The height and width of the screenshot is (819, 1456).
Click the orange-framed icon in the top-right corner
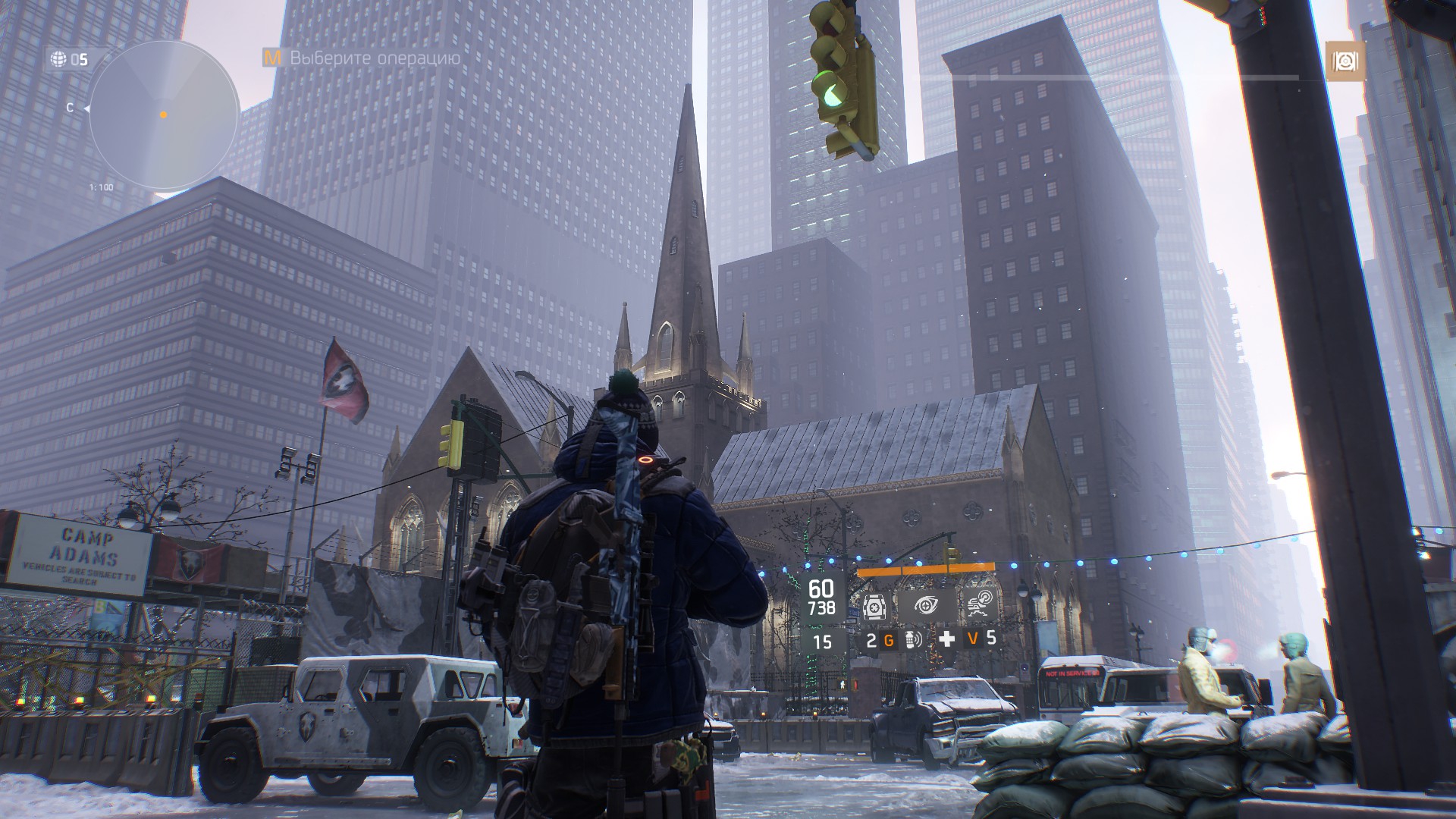1345,61
